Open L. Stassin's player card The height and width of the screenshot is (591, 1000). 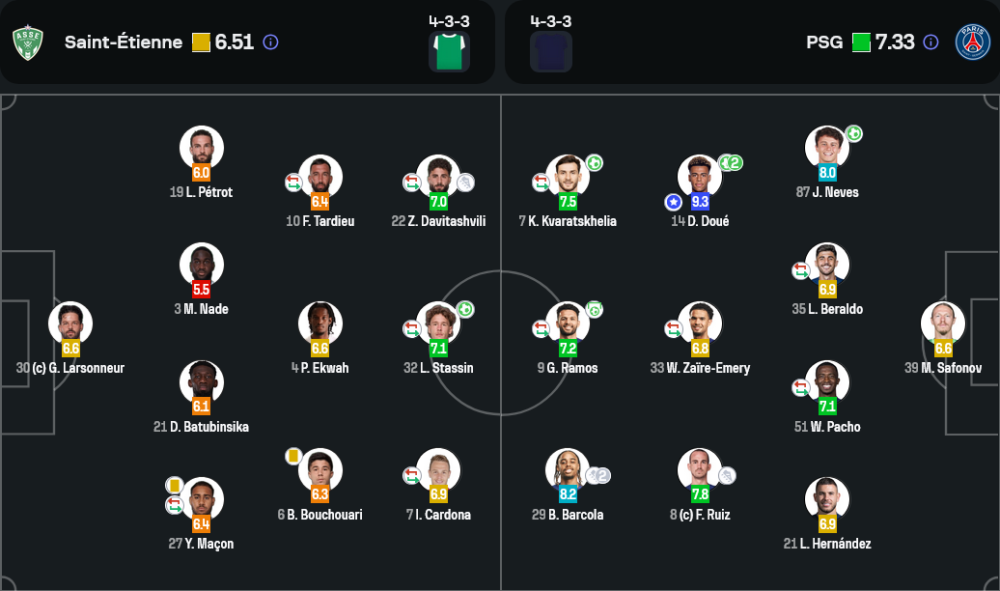pos(438,324)
